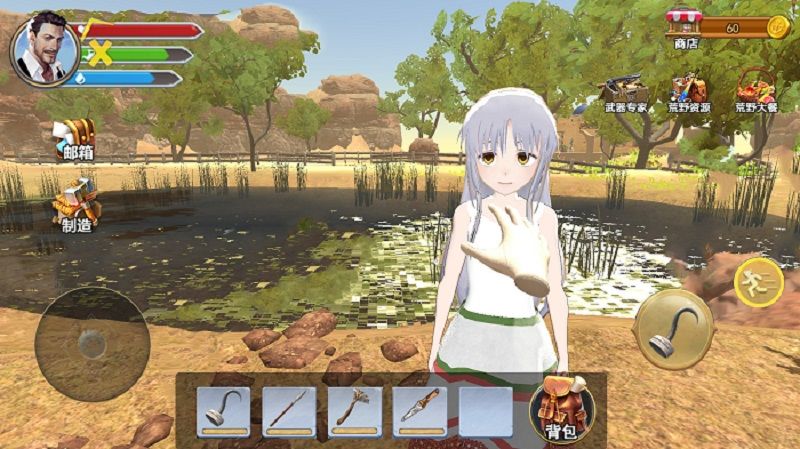Tap the player portrait avatar
The image size is (800, 449).
tap(44, 48)
